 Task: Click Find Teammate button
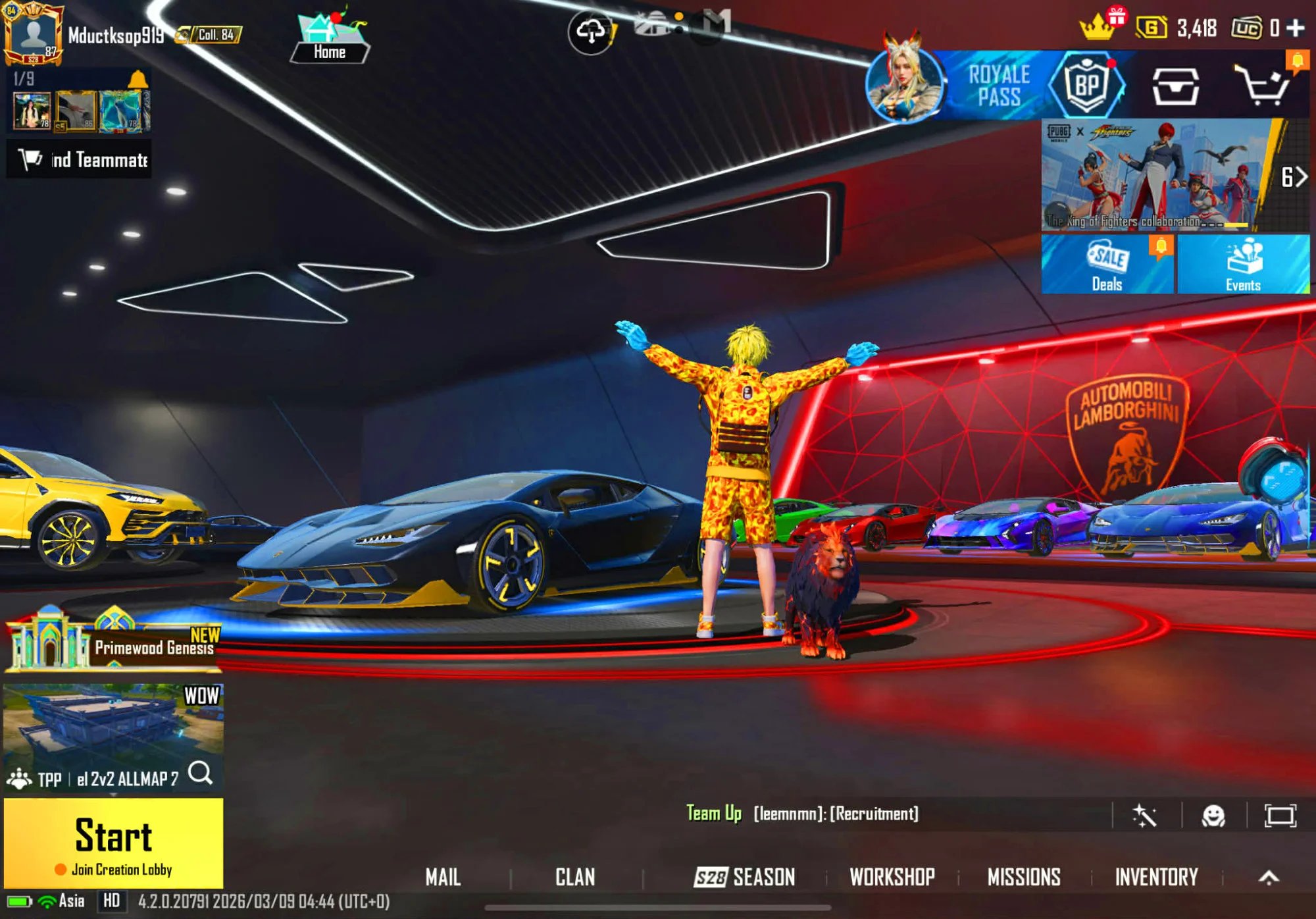tap(79, 159)
